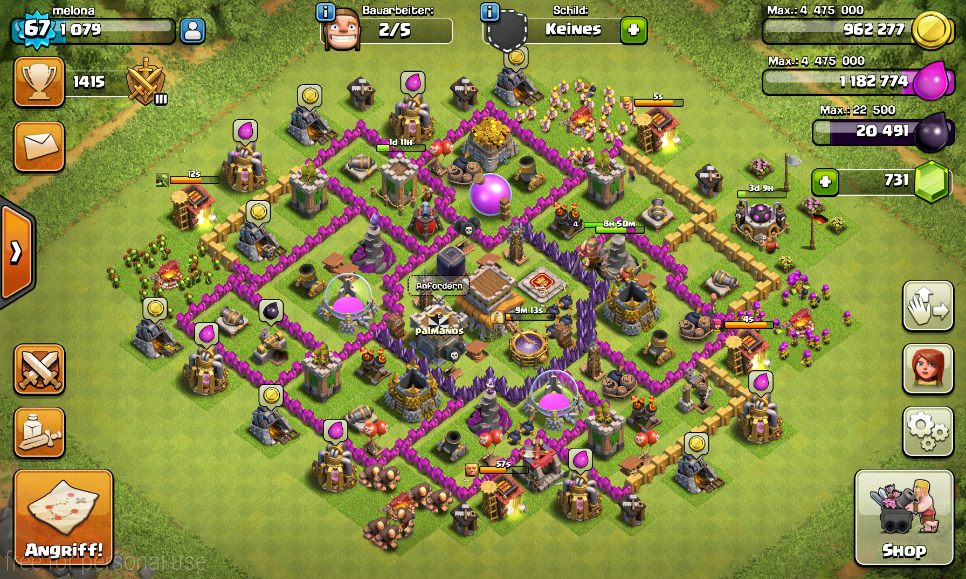
Task: Buy gems with the green plus button
Action: tap(825, 182)
